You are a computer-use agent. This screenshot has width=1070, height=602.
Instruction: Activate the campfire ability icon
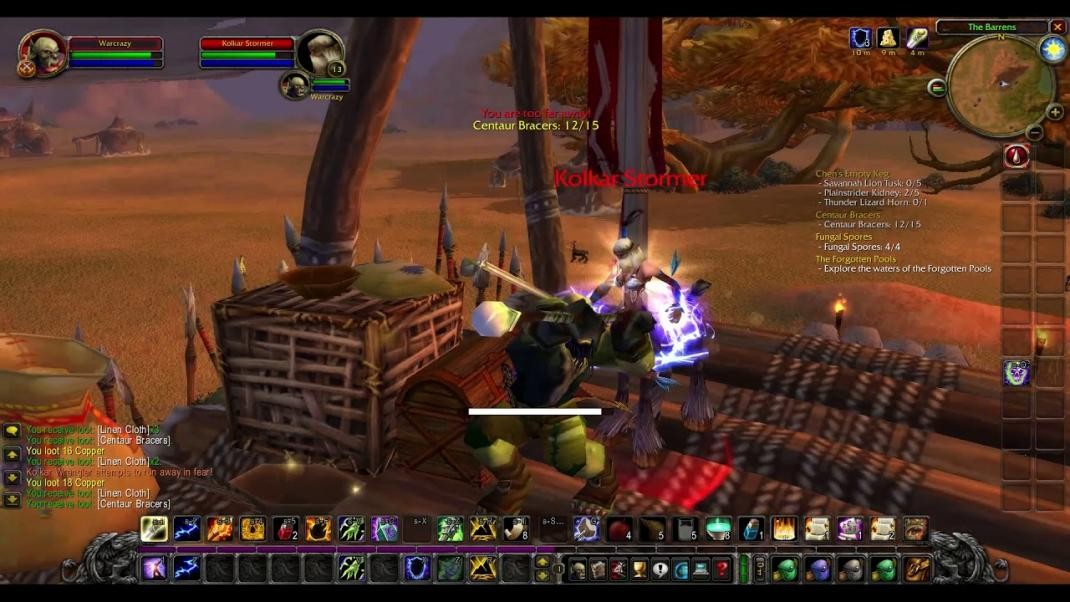[x=784, y=529]
